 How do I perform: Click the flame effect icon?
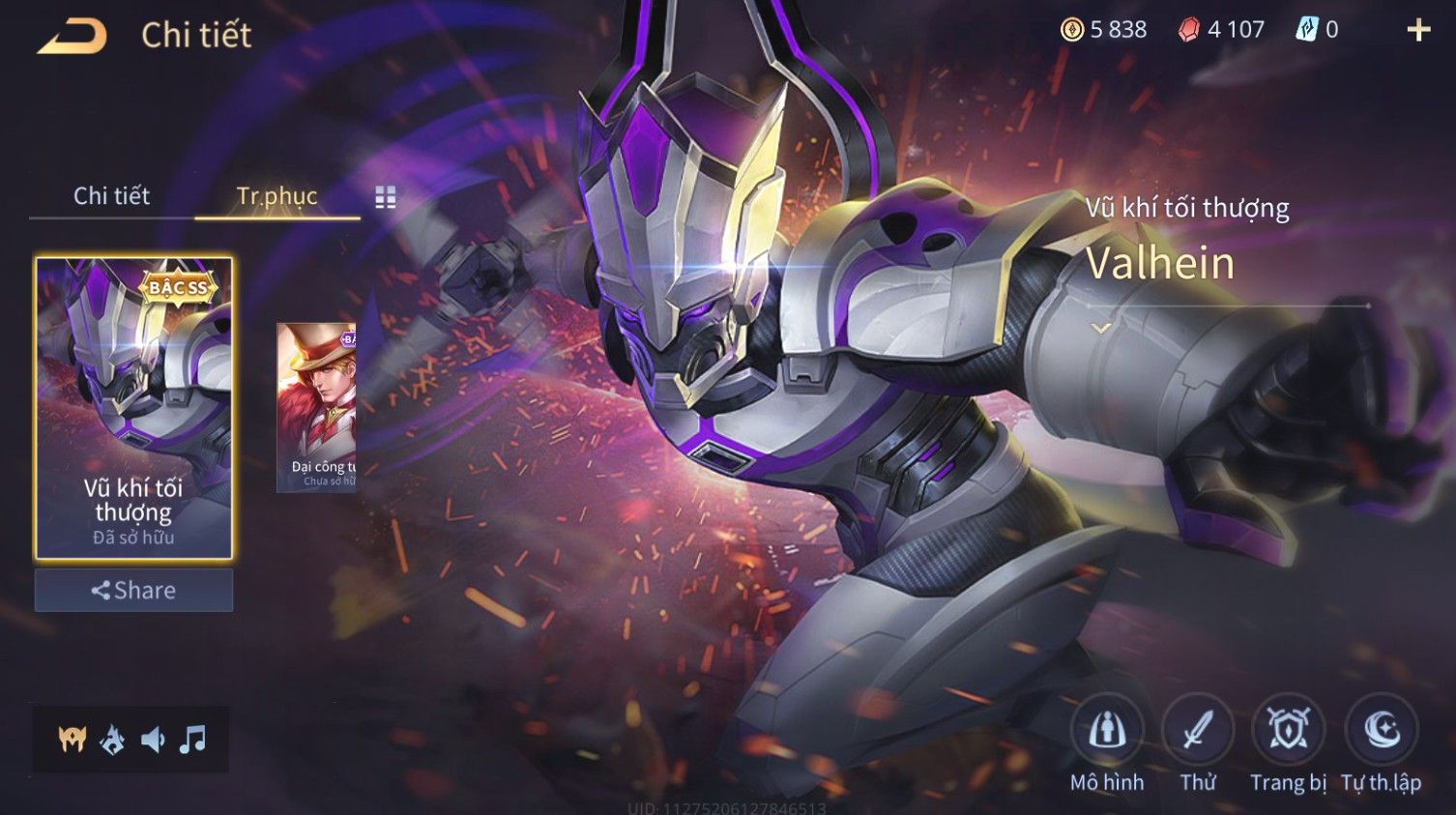[x=113, y=741]
